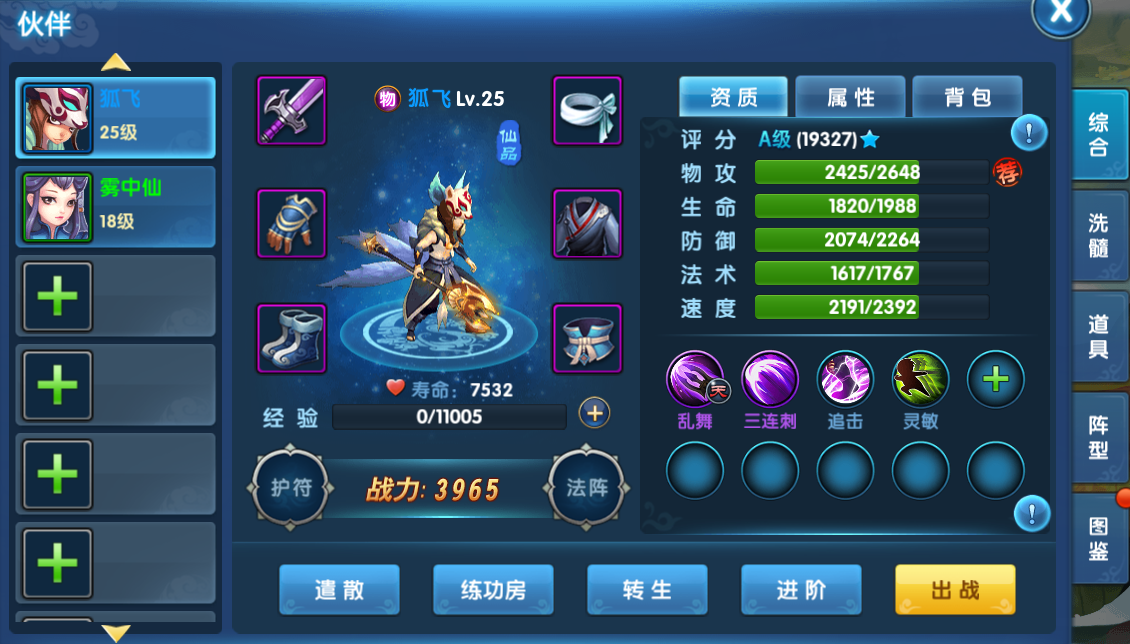Open the 背包 tab
This screenshot has height=644, width=1130.
coord(967,97)
